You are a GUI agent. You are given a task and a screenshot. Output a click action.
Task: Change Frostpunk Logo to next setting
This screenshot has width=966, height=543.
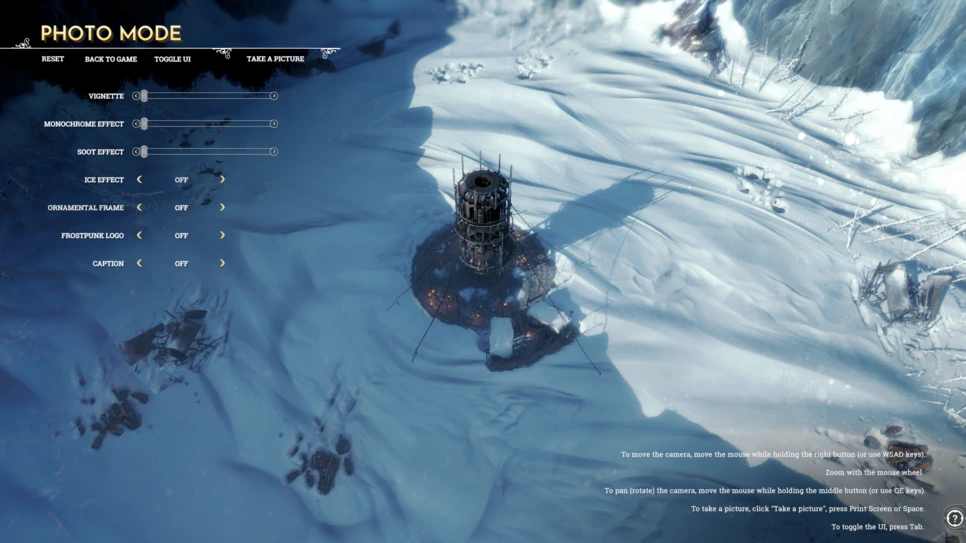(222, 236)
